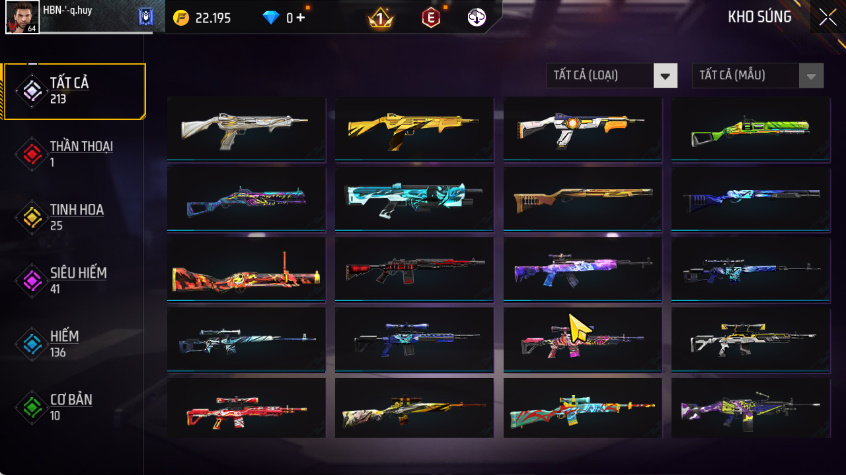Image resolution: width=846 pixels, height=475 pixels.
Task: Pick the green and yellow shotgun skin
Action: pyautogui.click(x=750, y=128)
